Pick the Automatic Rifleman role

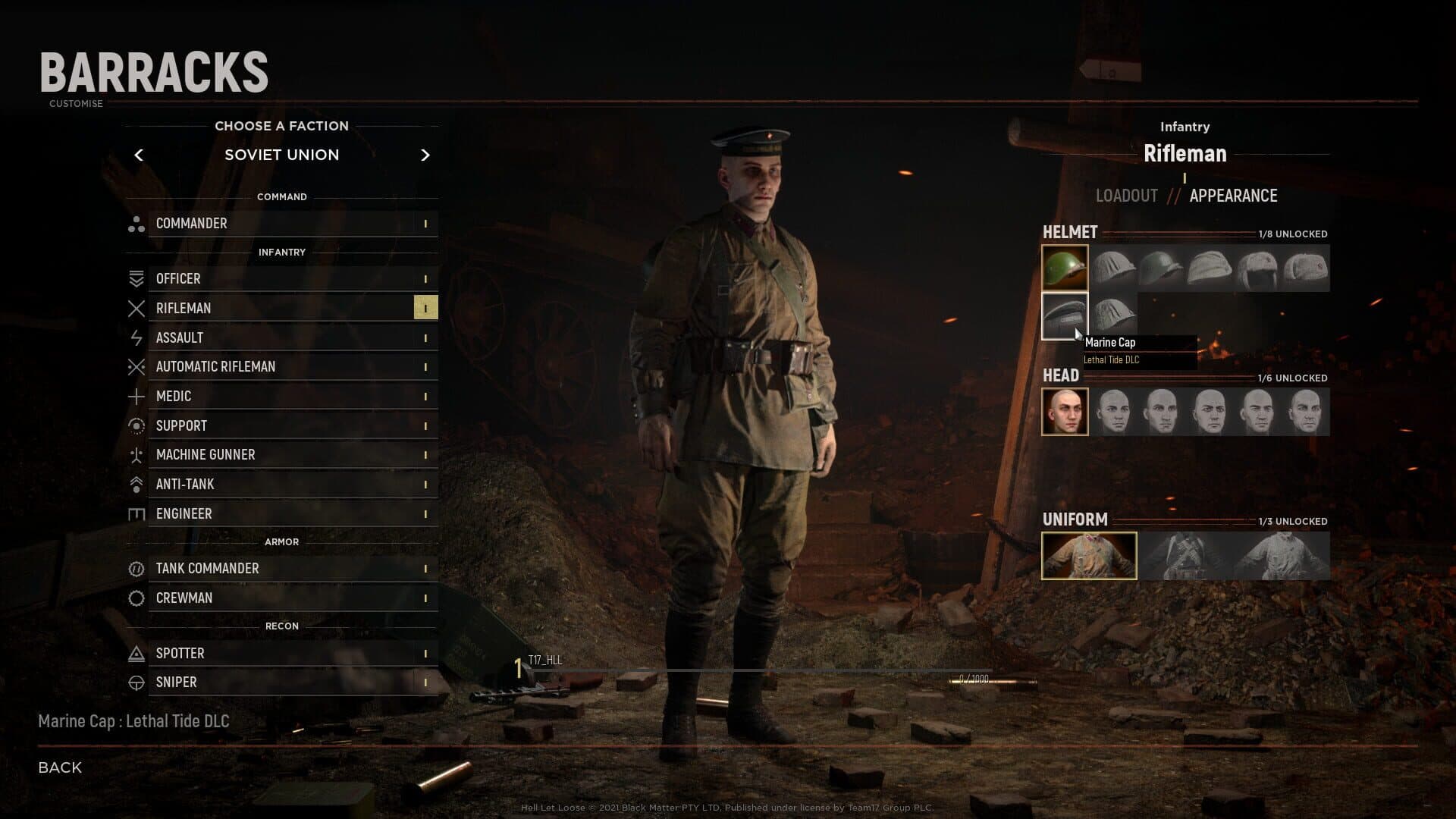click(282, 367)
